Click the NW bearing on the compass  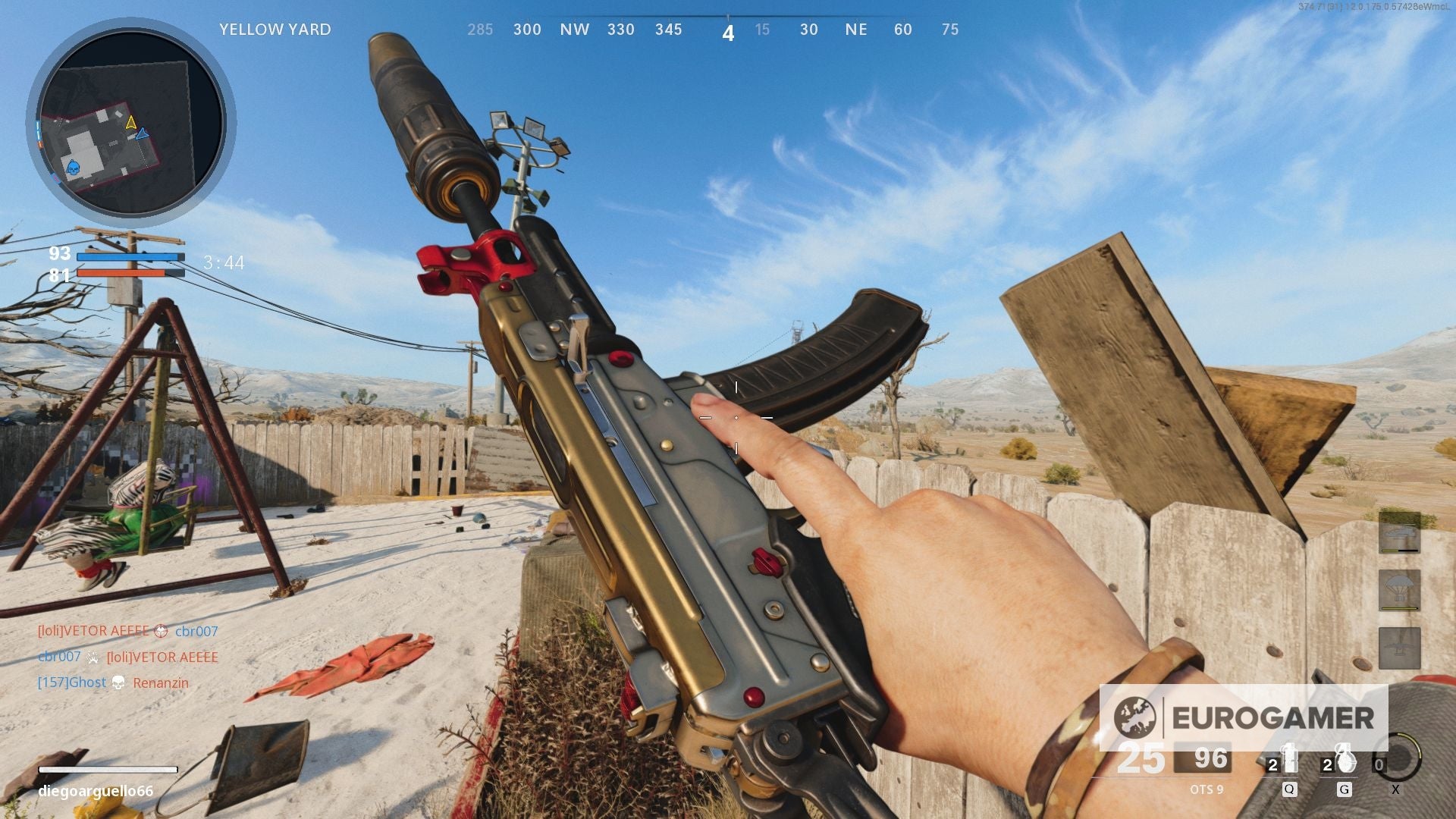576,30
